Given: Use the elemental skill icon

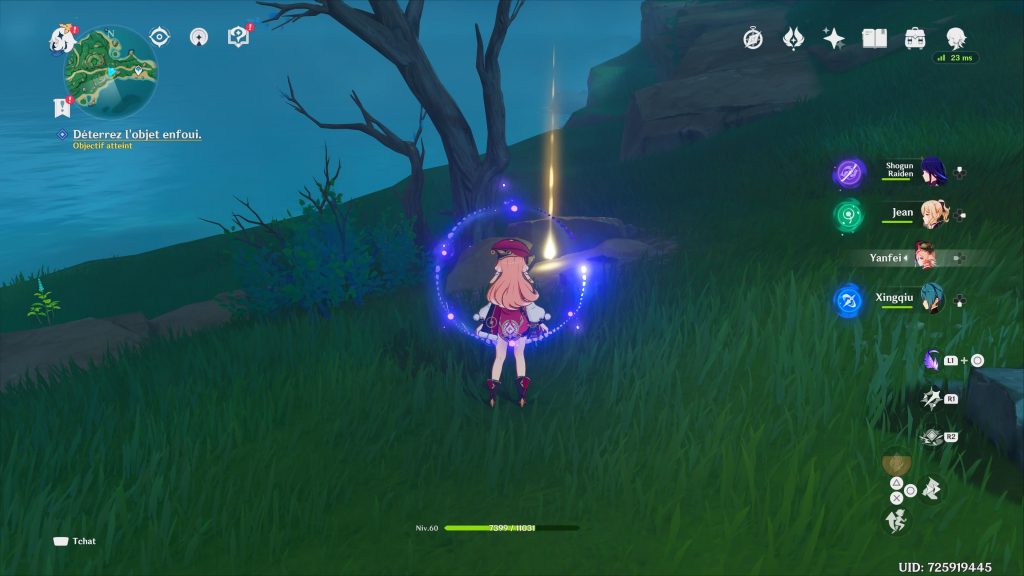Looking at the screenshot, I should point(932,398).
